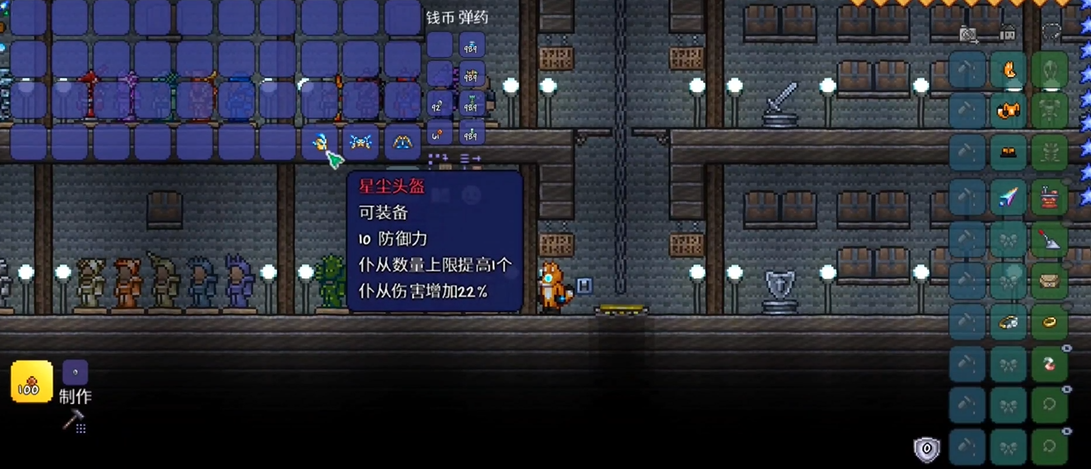Toggle visibility of the worm scarf accessory

(x=1067, y=348)
